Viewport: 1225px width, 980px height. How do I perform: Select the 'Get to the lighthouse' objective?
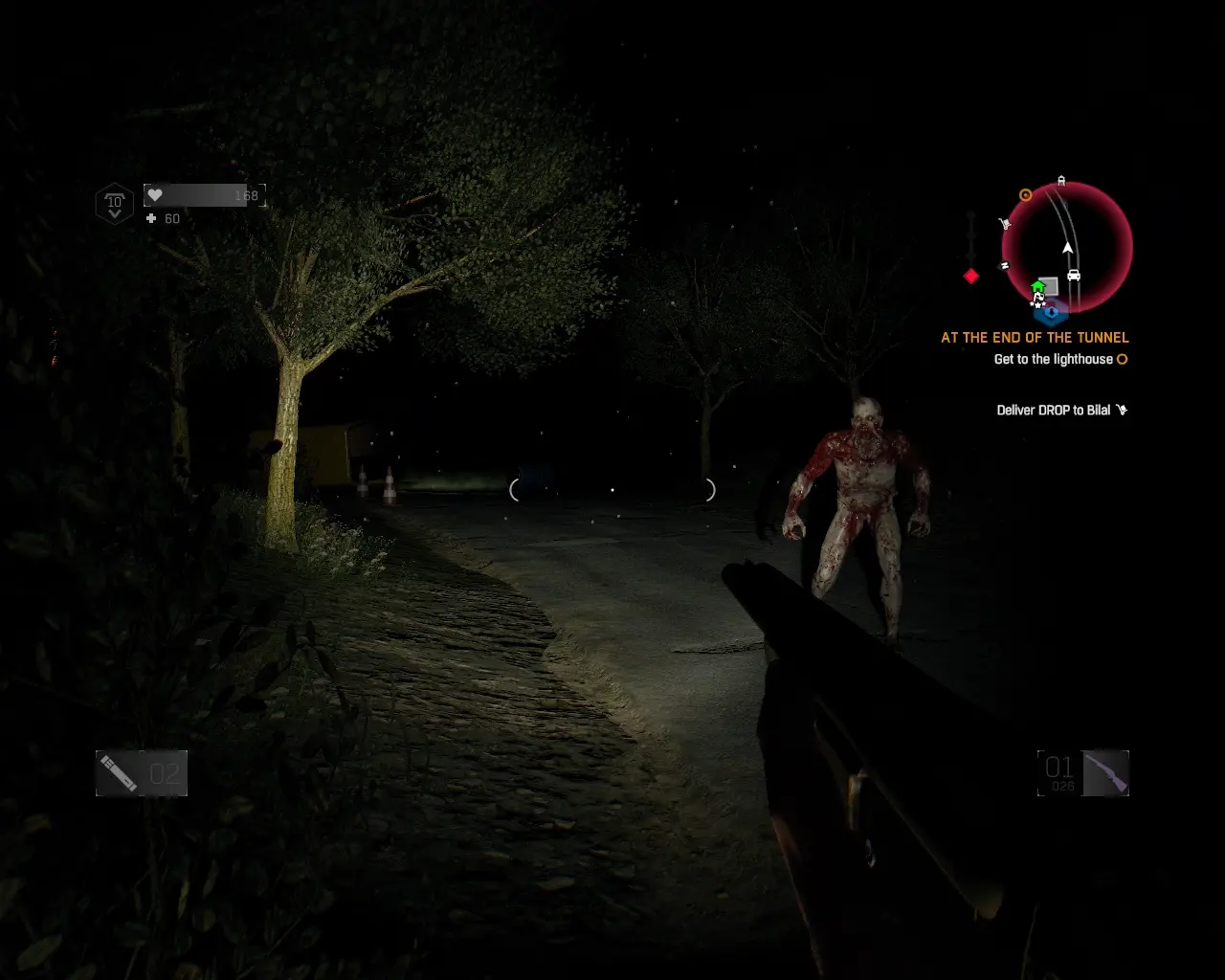click(x=1053, y=360)
